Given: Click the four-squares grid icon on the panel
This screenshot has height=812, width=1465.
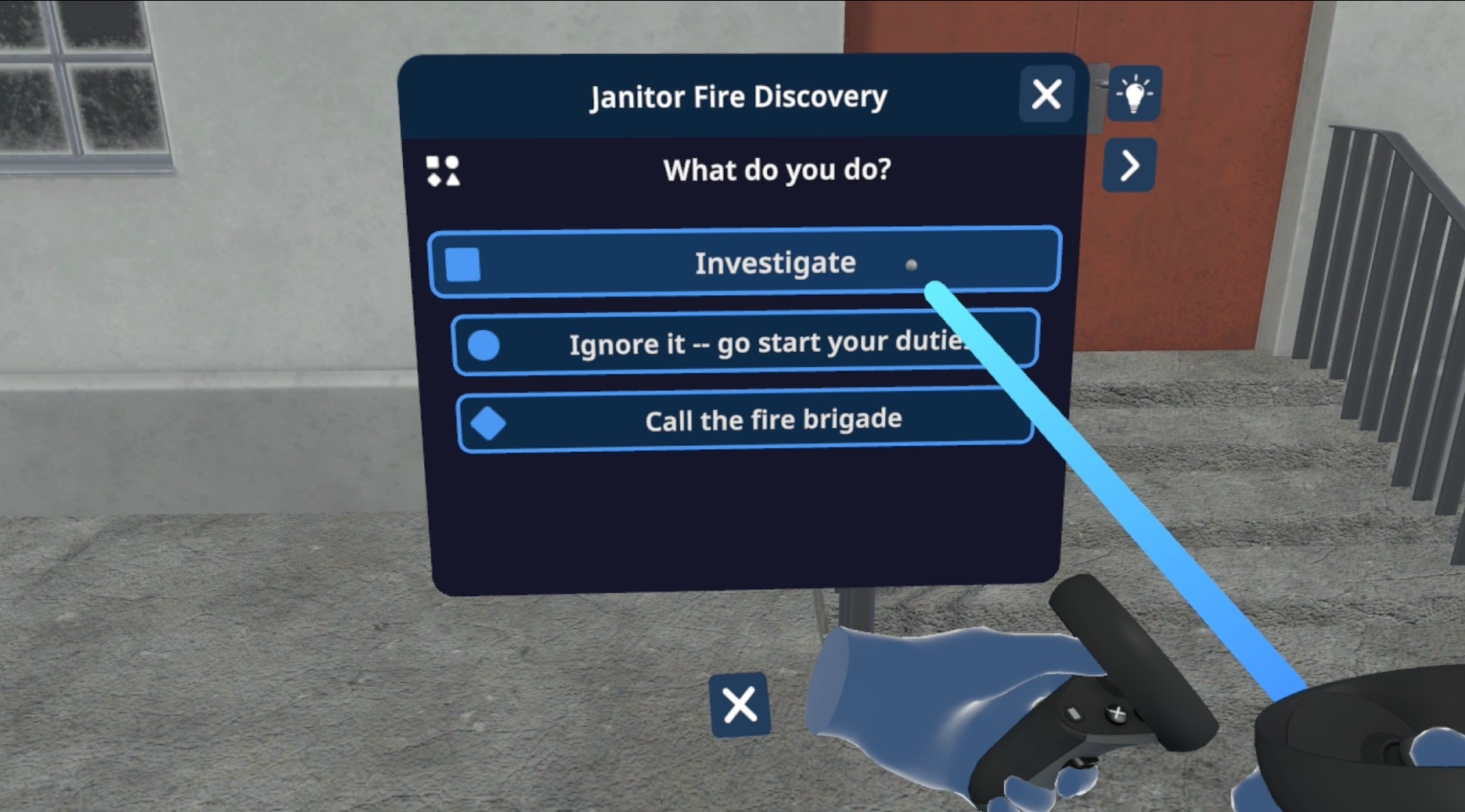Looking at the screenshot, I should click(x=442, y=171).
